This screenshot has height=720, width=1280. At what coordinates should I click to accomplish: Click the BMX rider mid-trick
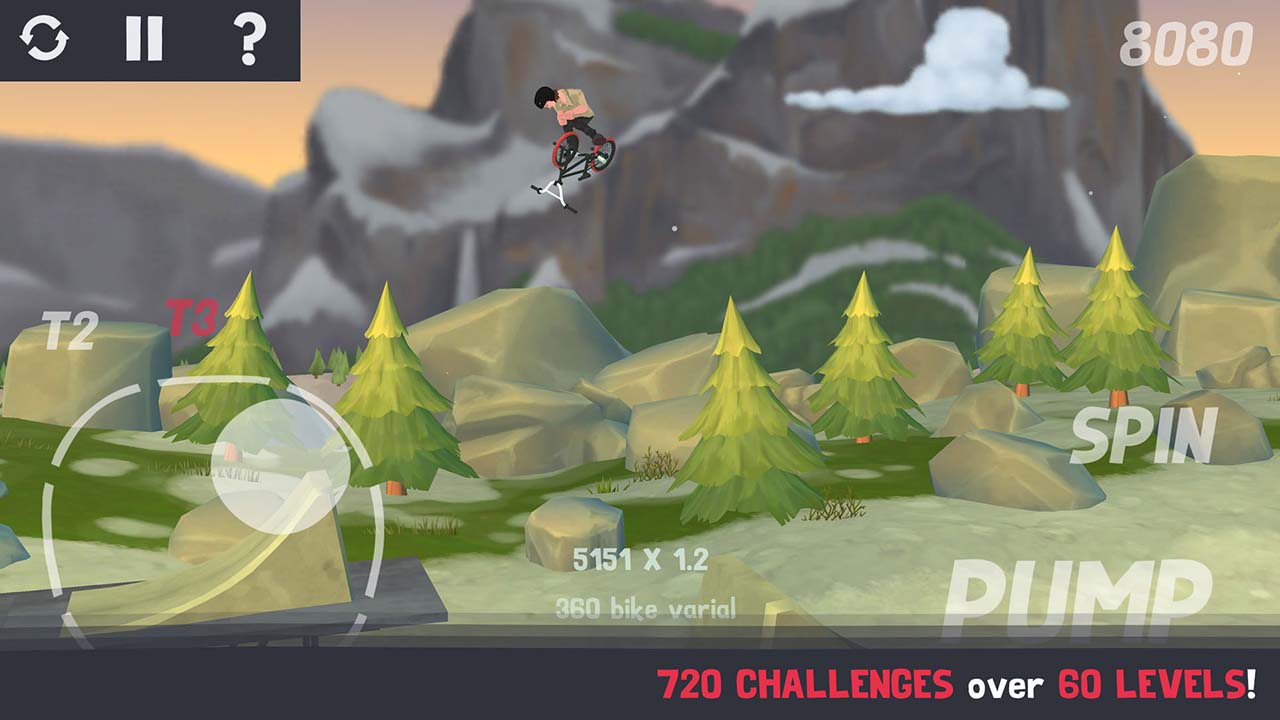pyautogui.click(x=570, y=140)
